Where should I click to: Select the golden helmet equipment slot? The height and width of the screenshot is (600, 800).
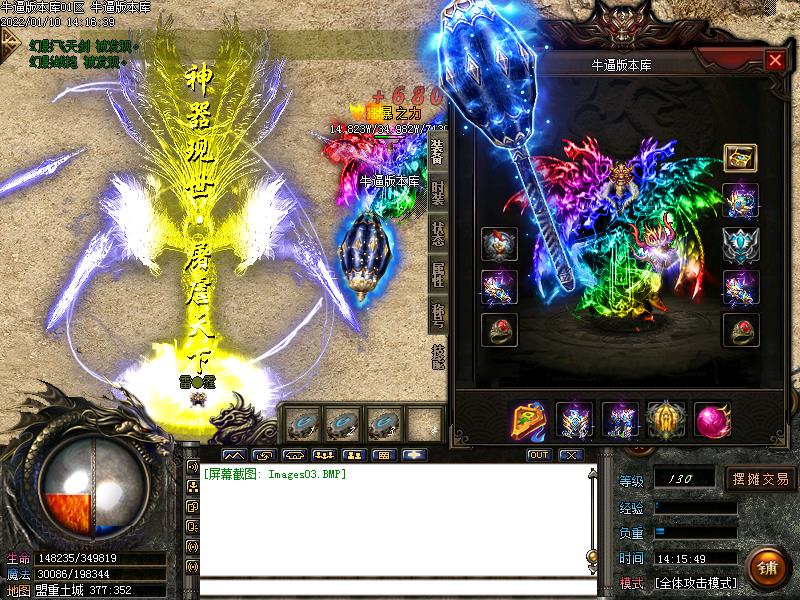[664, 418]
